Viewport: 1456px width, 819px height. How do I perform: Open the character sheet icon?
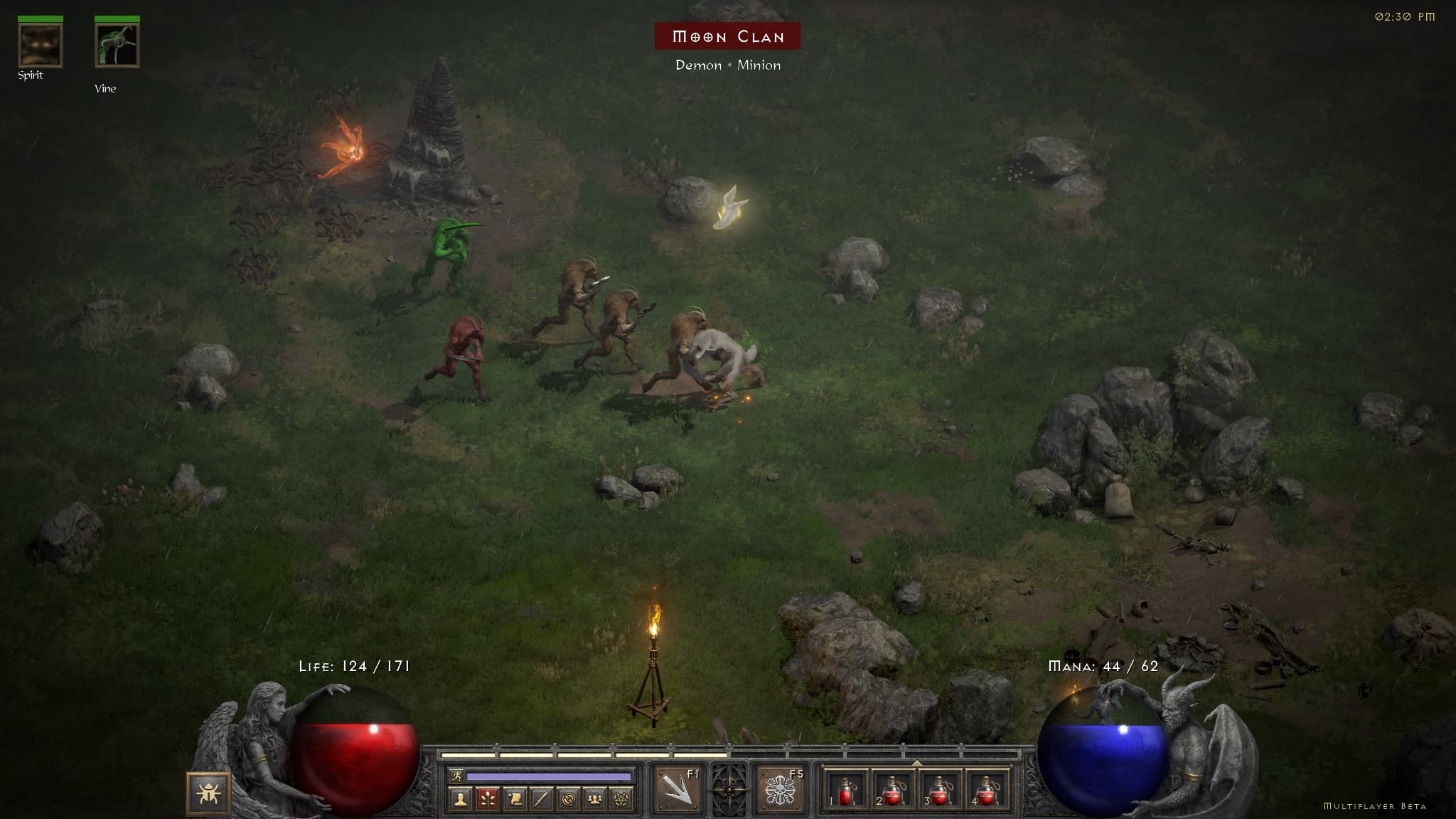coord(461,800)
